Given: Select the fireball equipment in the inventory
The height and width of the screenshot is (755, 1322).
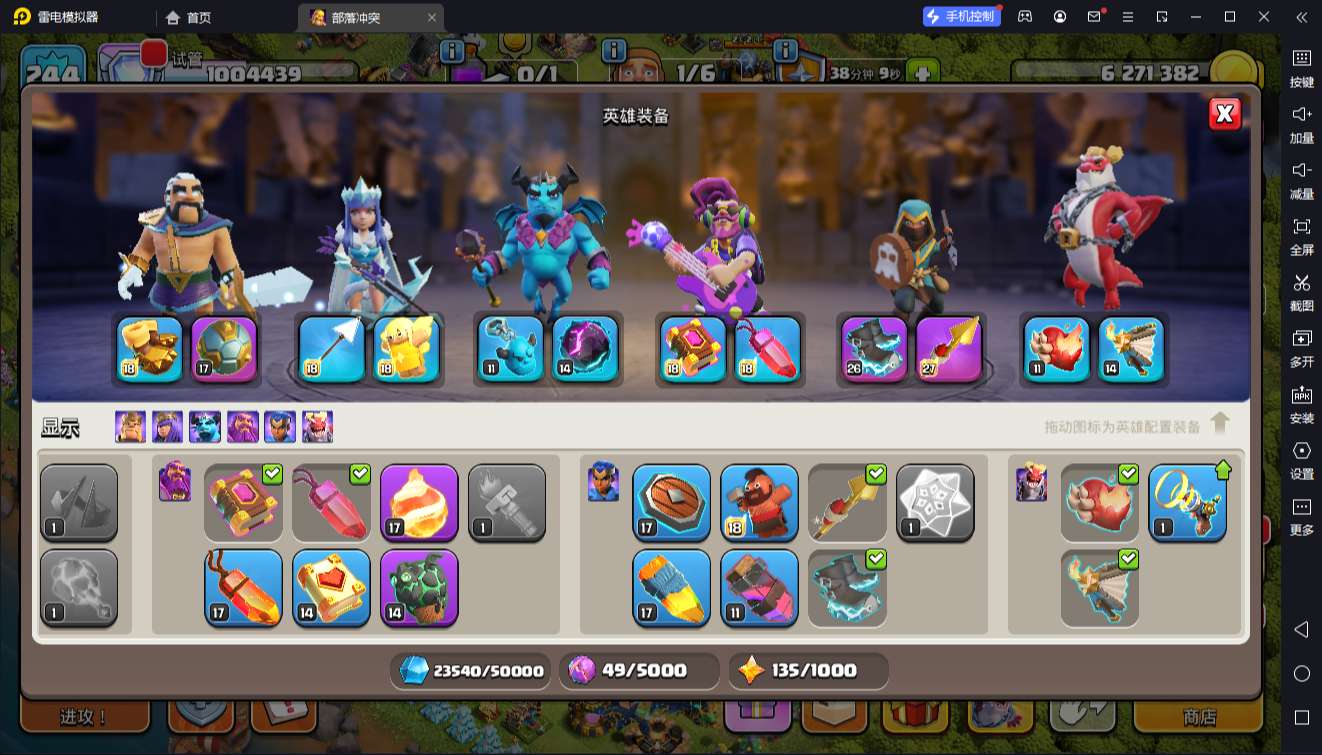Looking at the screenshot, I should click(x=419, y=503).
